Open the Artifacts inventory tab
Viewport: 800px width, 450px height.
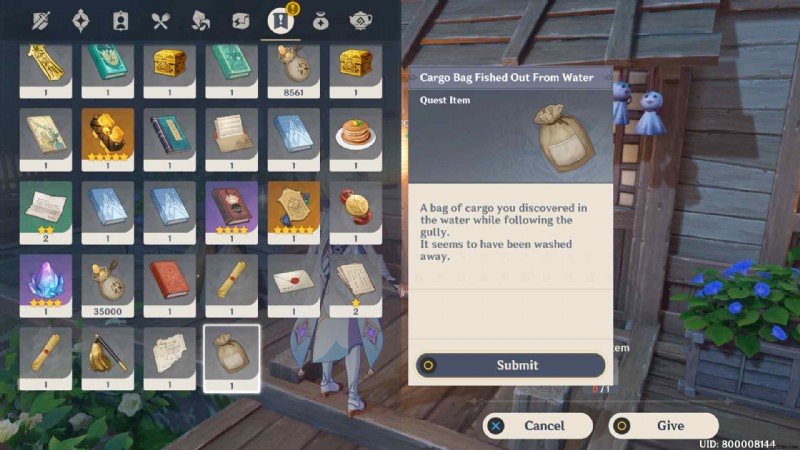[81, 20]
